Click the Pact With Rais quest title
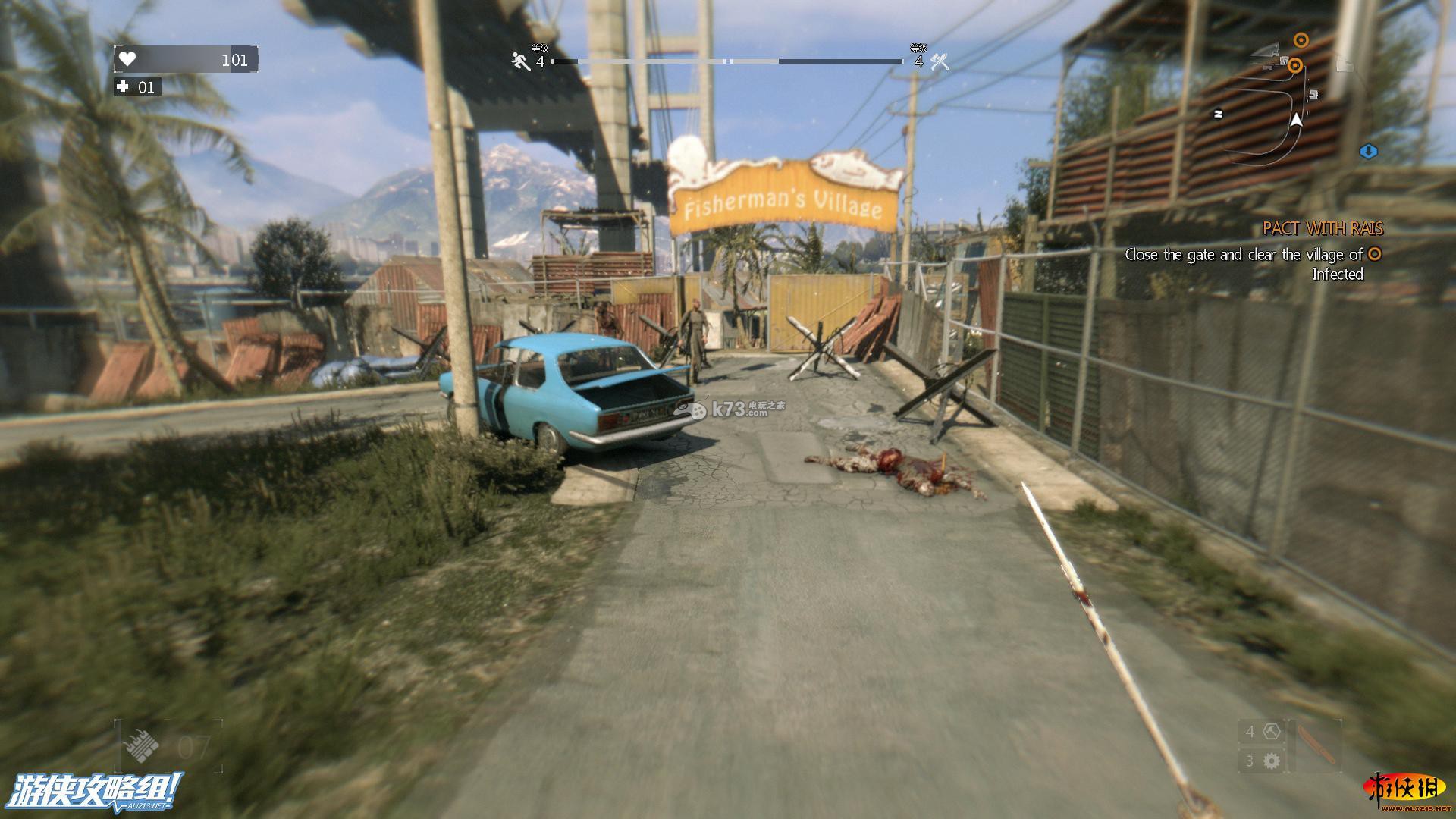1456x819 pixels. pos(1323,228)
